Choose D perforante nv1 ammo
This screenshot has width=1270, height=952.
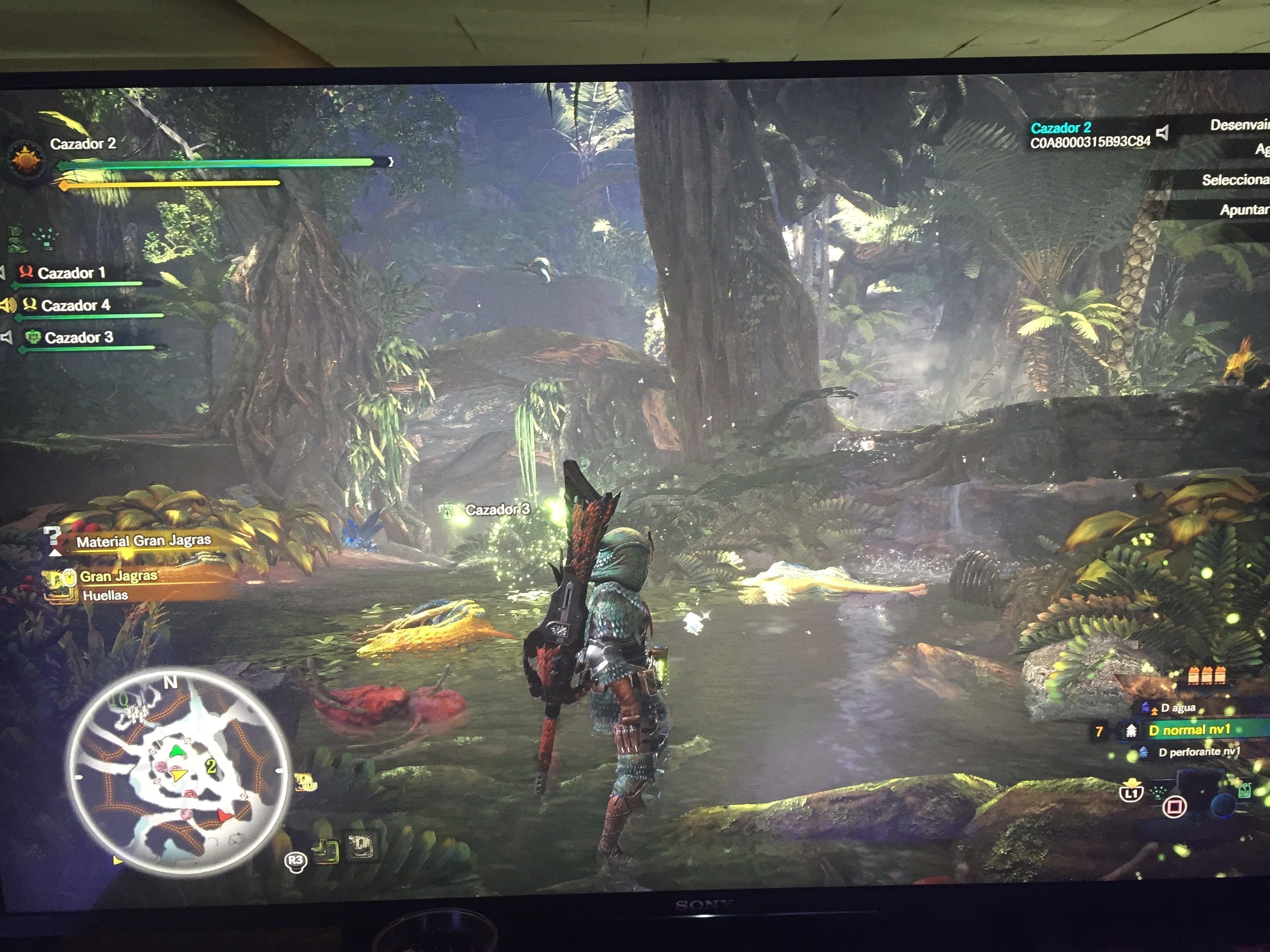[1199, 752]
